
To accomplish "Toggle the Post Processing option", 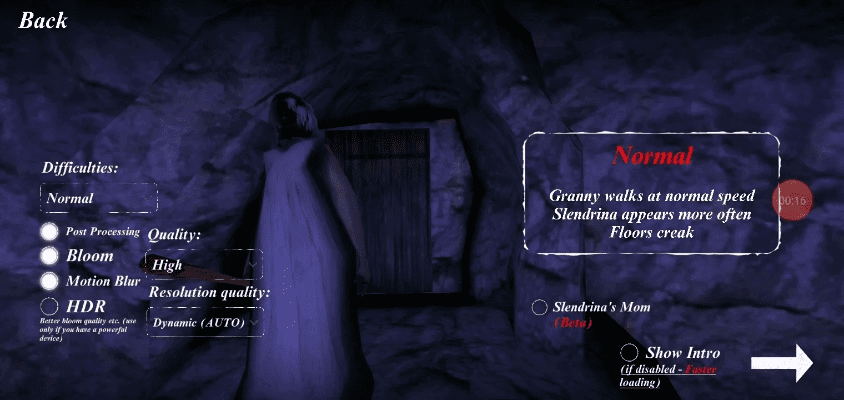I will pos(49,232).
